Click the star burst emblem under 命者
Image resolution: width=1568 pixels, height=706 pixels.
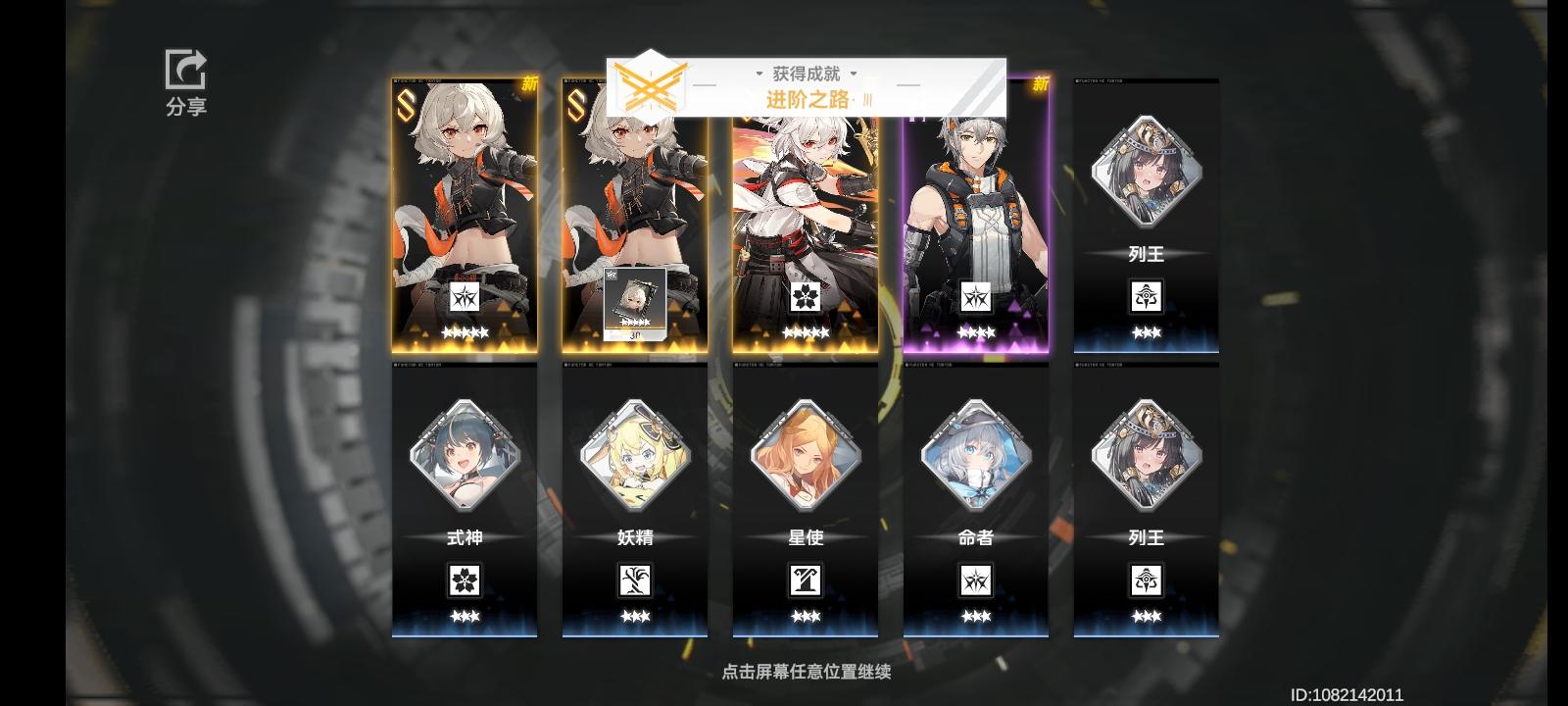[x=976, y=580]
